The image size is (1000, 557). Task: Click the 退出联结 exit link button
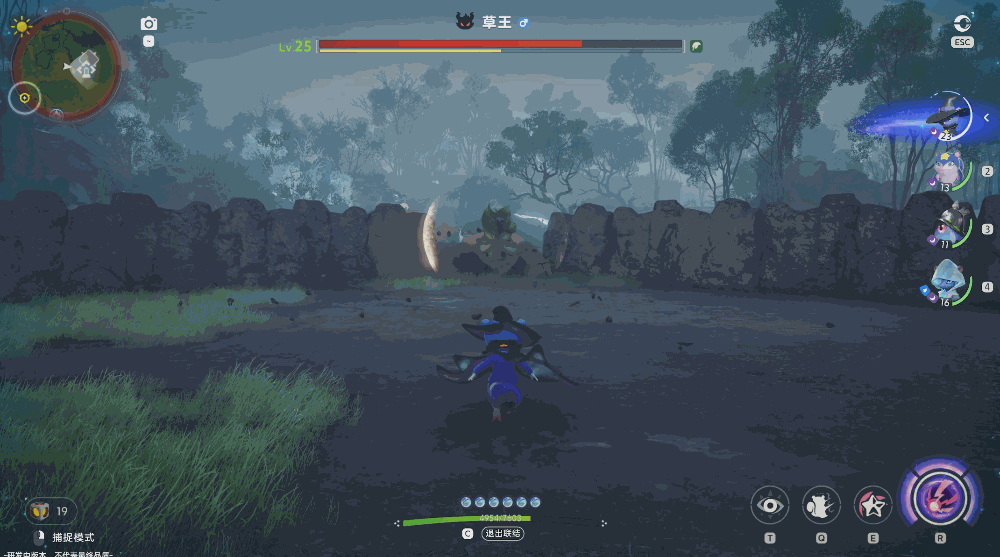[x=503, y=534]
